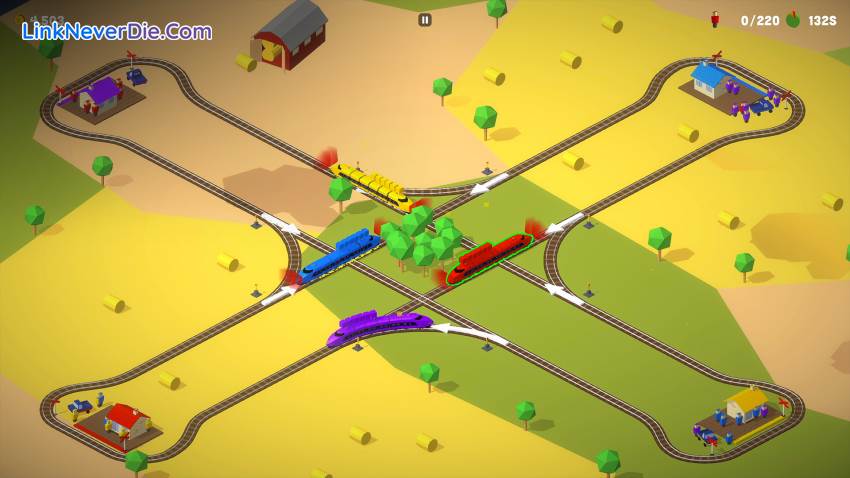Image resolution: width=850 pixels, height=478 pixels.
Task: Toggle the curved switch arrow beside purple train
Action: coord(470,330)
